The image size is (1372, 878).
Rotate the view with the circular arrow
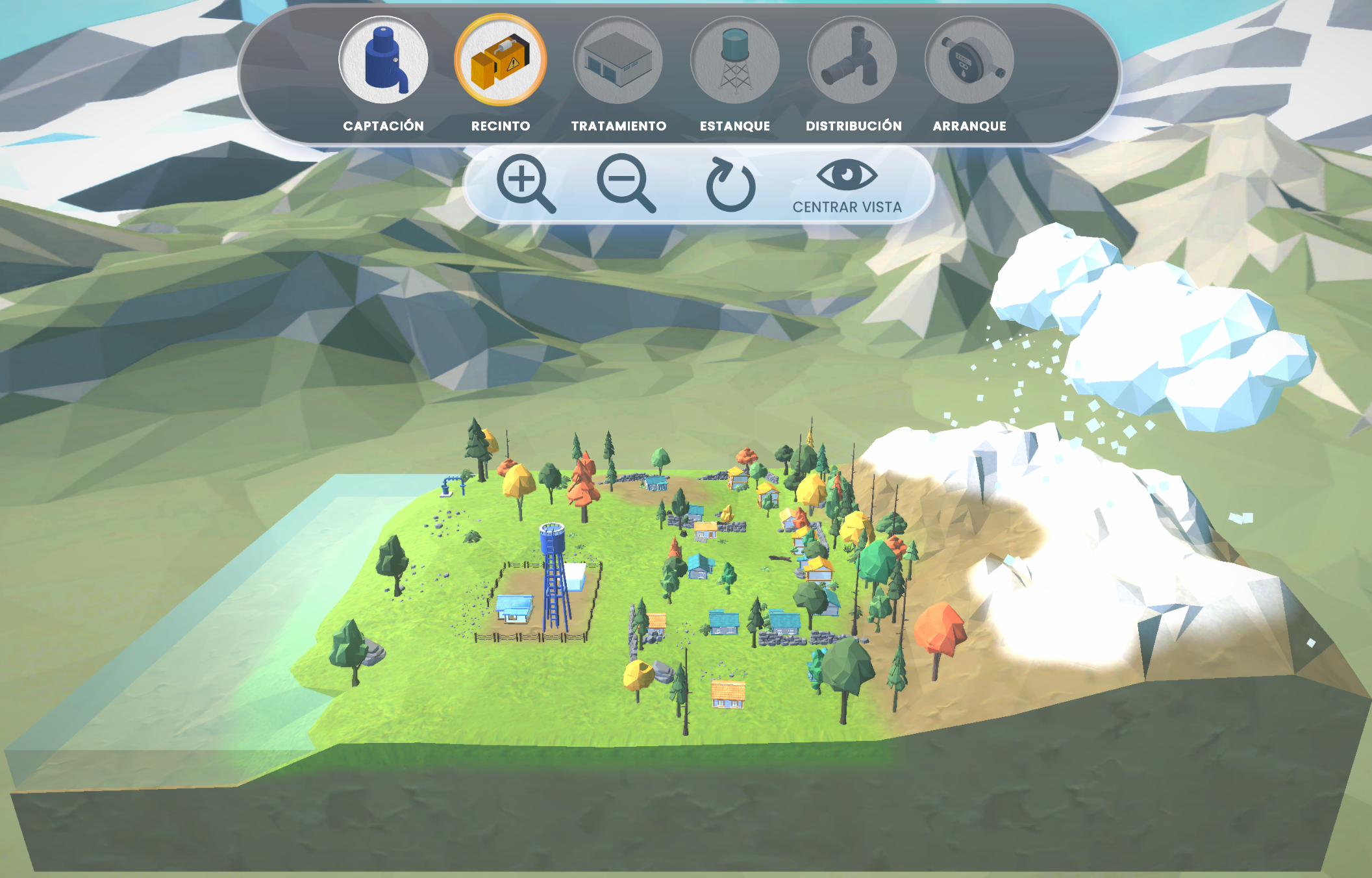(x=730, y=185)
